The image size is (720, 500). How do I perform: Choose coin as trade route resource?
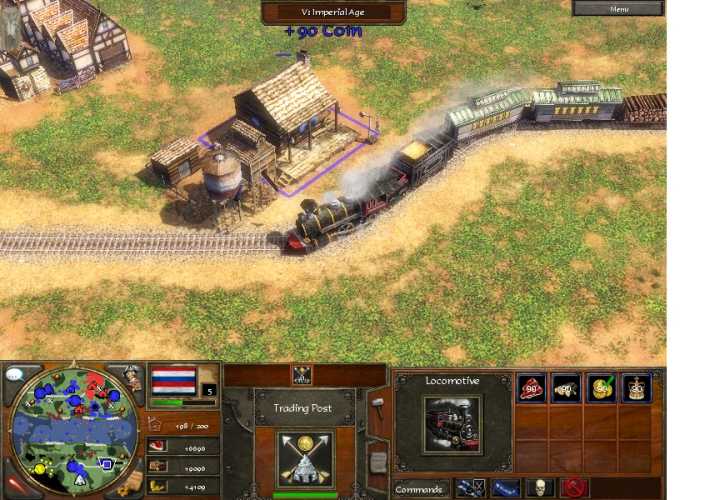pyautogui.click(x=600, y=388)
